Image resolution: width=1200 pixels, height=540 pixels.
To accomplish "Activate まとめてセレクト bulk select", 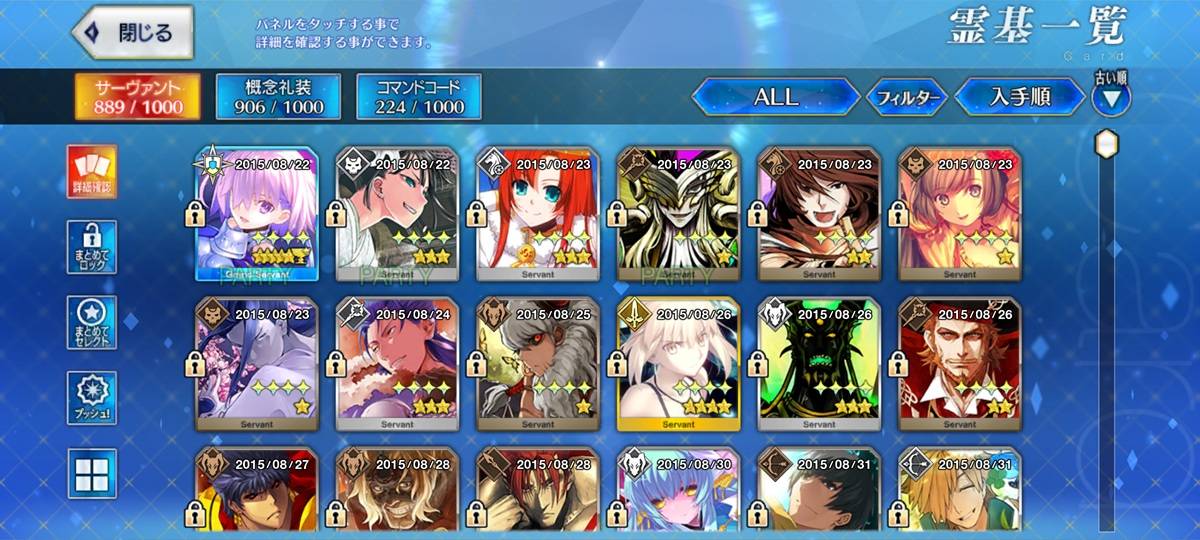I will pyautogui.click(x=92, y=322).
